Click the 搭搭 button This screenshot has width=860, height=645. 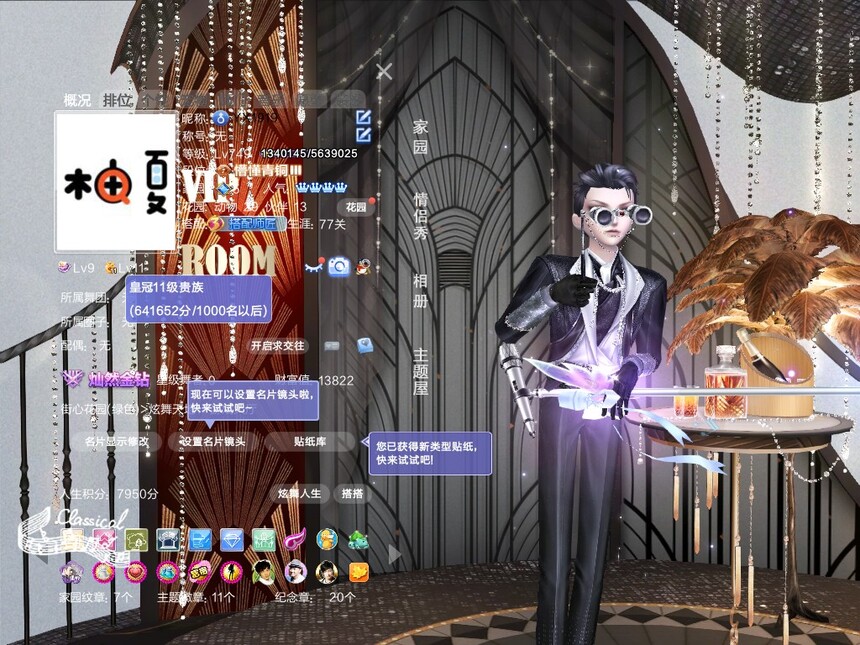[x=352, y=494]
